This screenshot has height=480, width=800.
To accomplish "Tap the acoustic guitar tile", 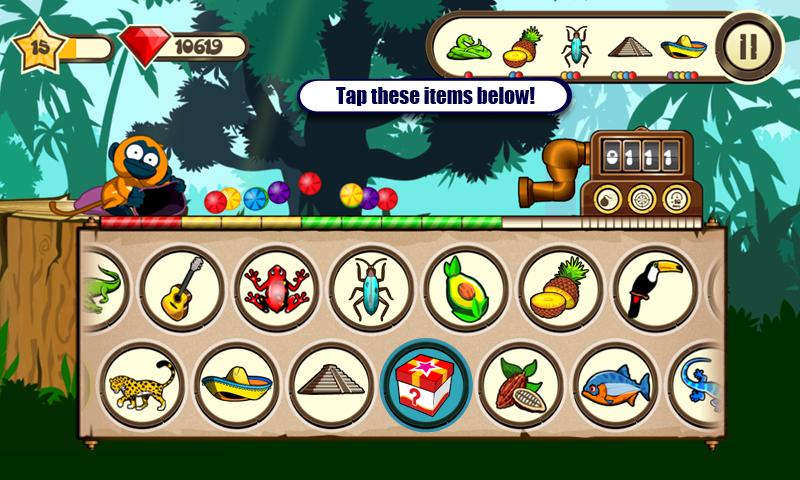I will click(x=182, y=289).
